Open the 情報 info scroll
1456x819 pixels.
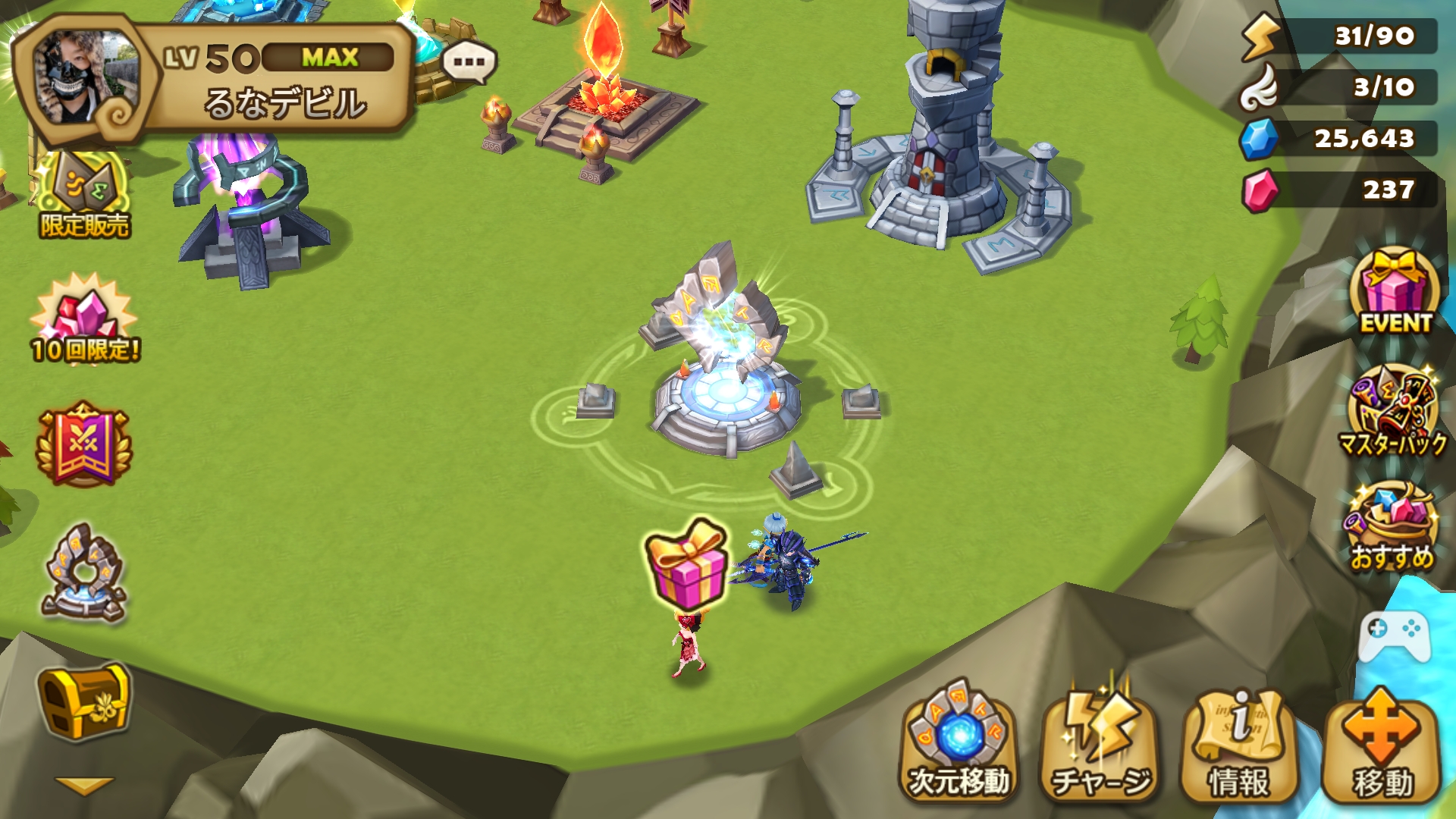tap(1239, 744)
